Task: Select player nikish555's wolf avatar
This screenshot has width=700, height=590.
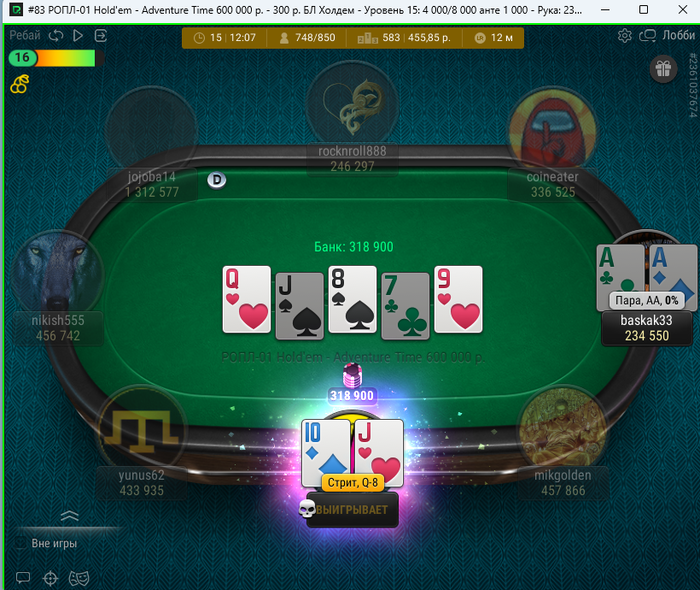Action: (58, 272)
